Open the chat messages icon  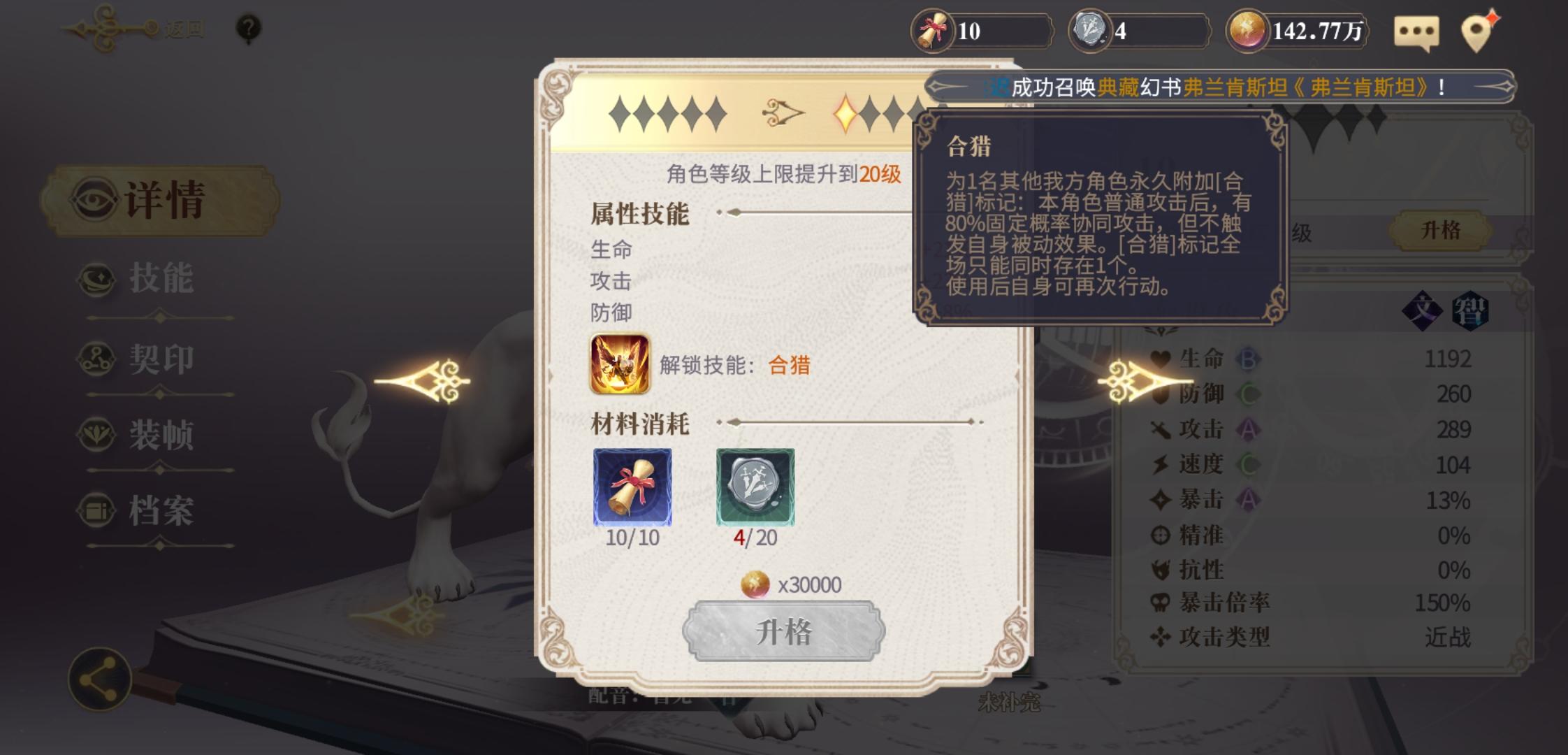tap(1417, 30)
